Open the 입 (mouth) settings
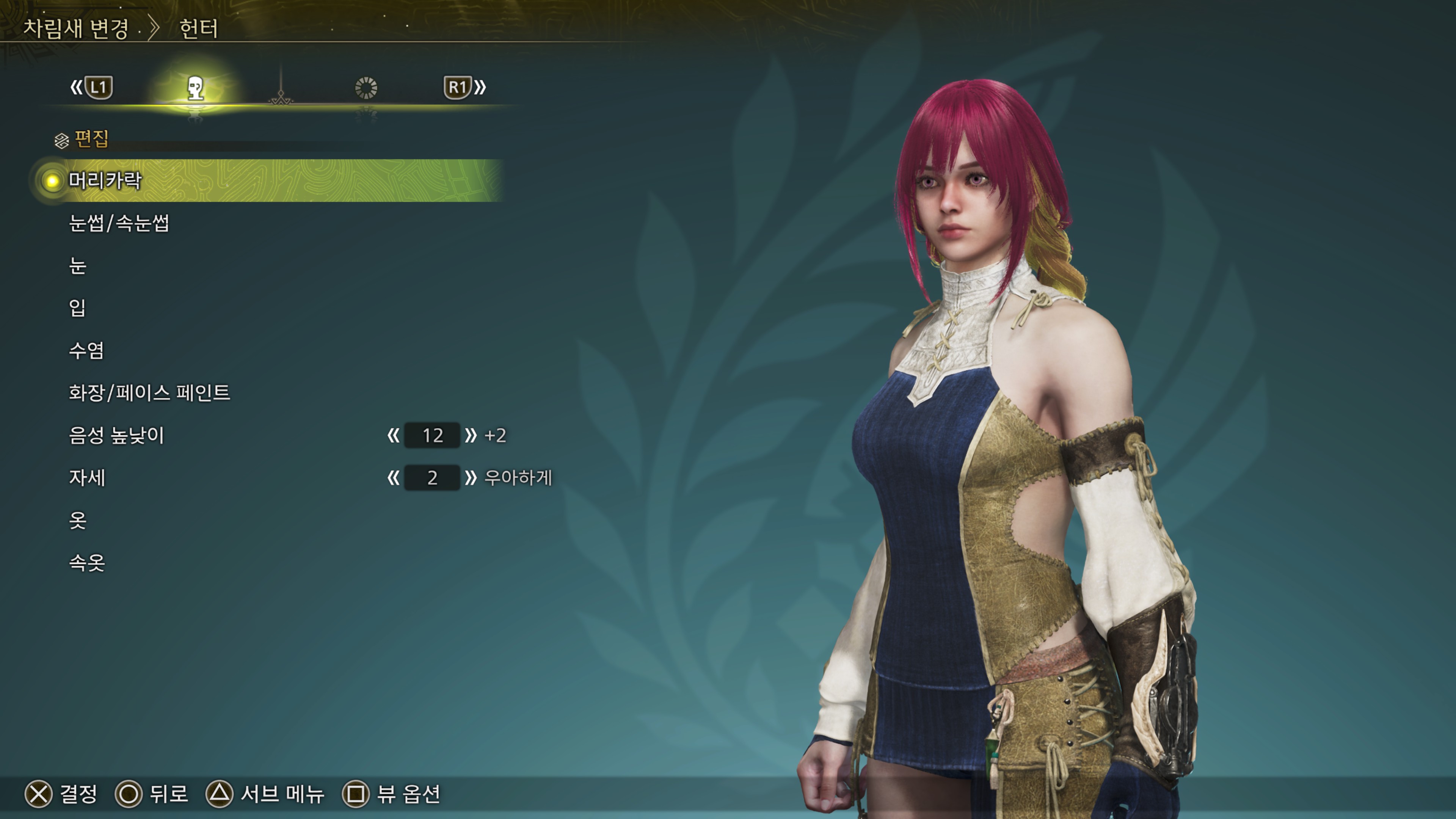The image size is (1456, 819). click(77, 308)
